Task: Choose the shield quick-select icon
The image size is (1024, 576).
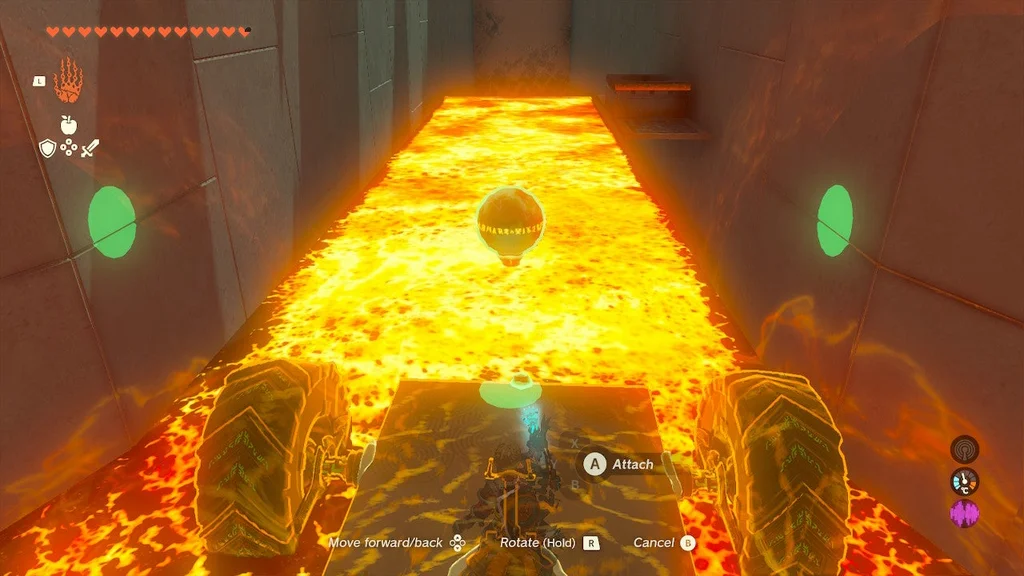Action: [x=46, y=149]
